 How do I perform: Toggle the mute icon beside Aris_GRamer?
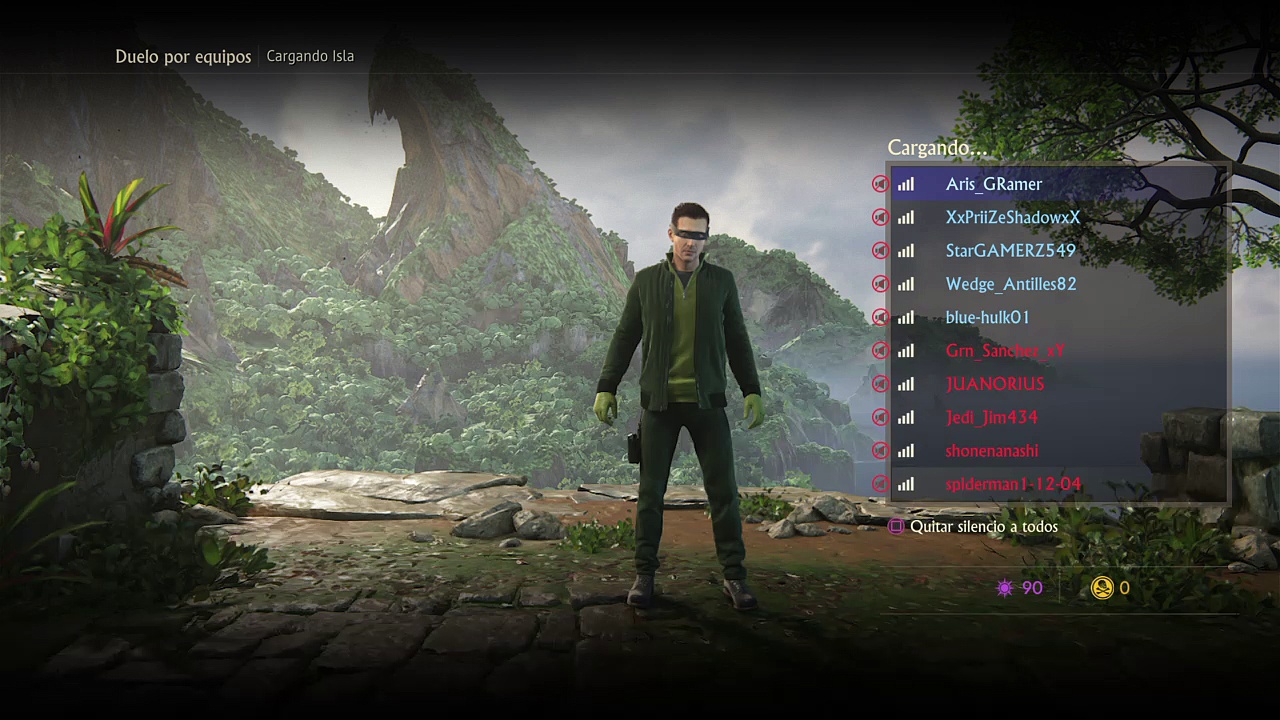[x=880, y=184]
